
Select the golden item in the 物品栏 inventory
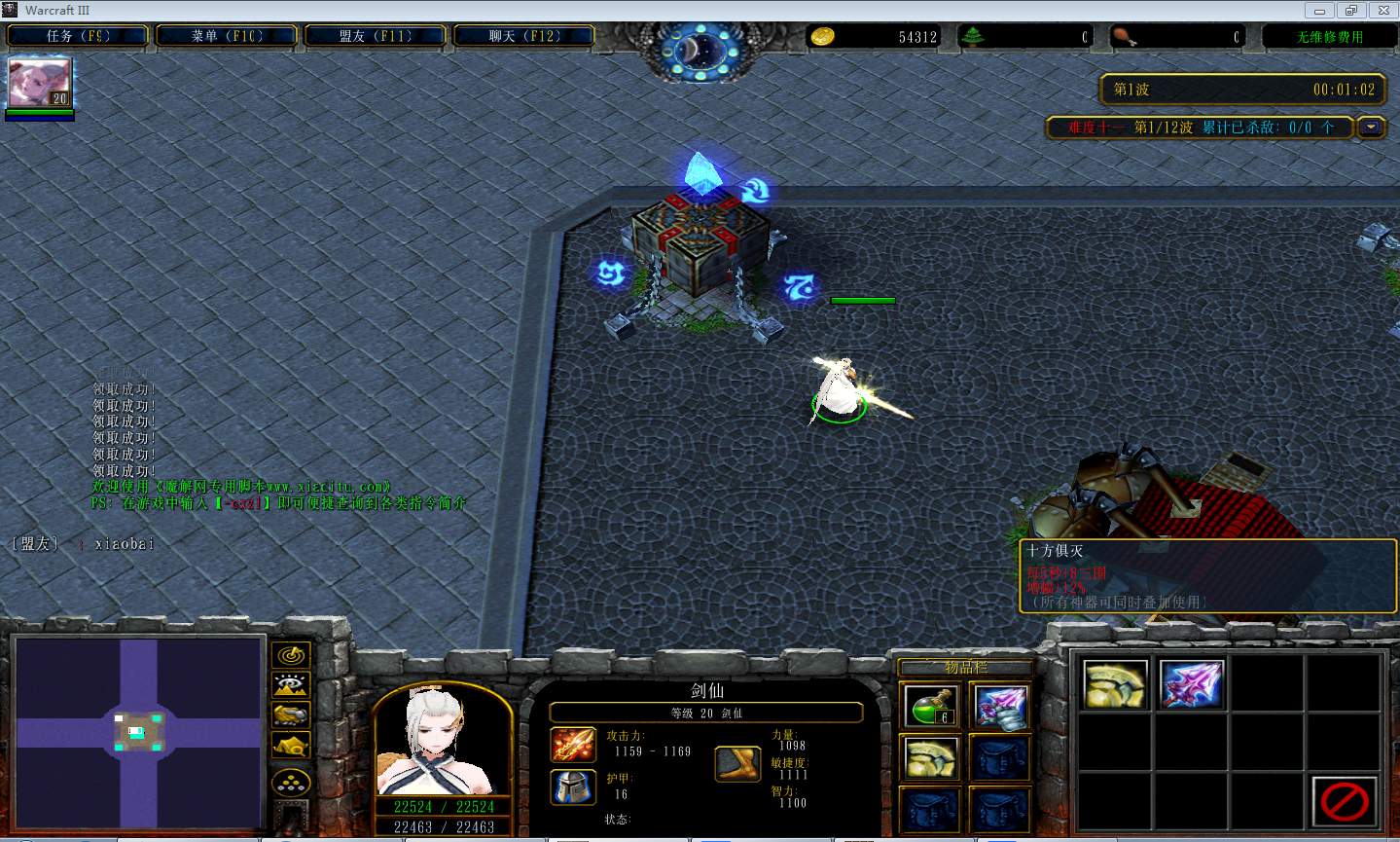tap(931, 757)
